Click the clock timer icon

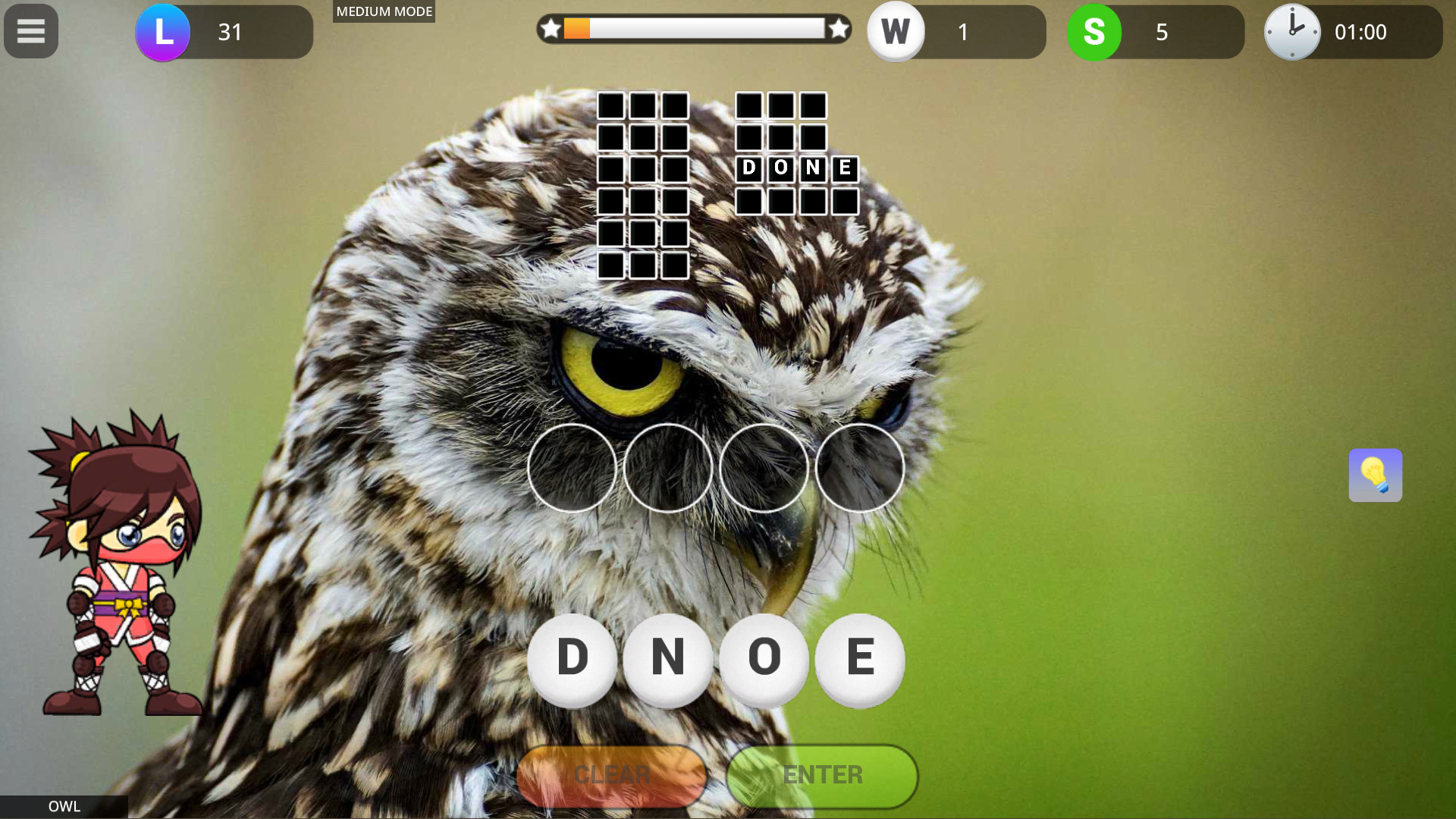pyautogui.click(x=1293, y=32)
